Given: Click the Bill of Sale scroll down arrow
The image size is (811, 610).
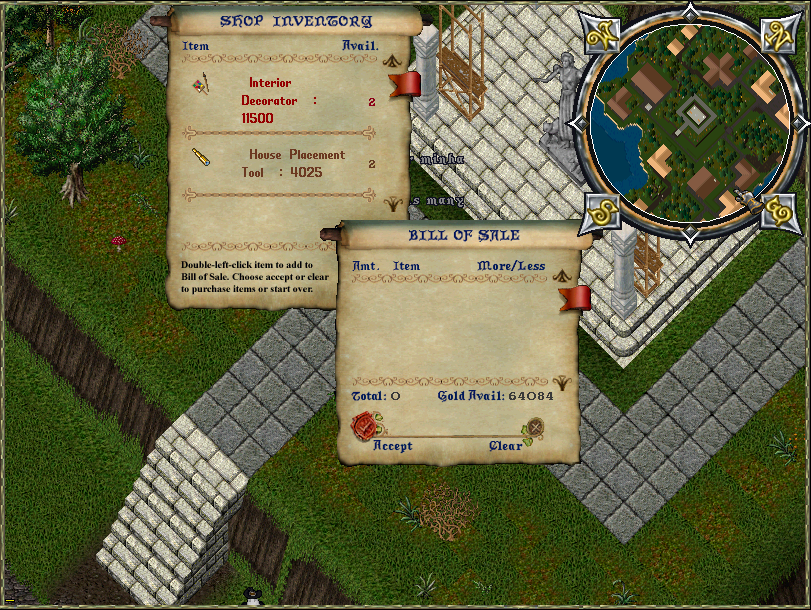Looking at the screenshot, I should [x=562, y=382].
